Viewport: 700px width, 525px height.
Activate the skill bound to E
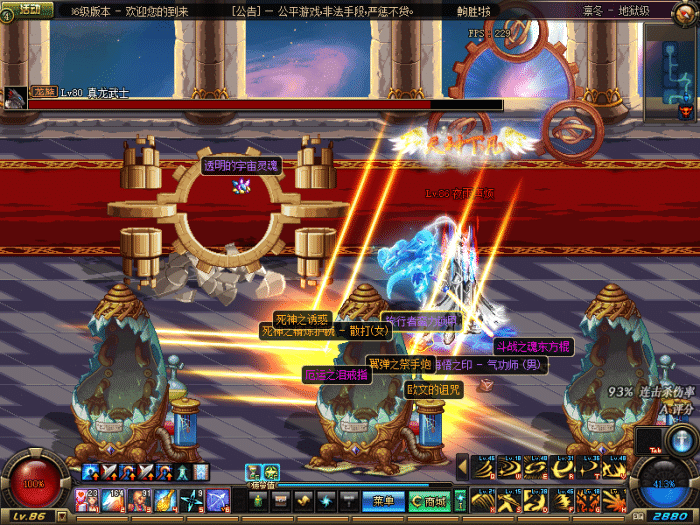[537, 467]
